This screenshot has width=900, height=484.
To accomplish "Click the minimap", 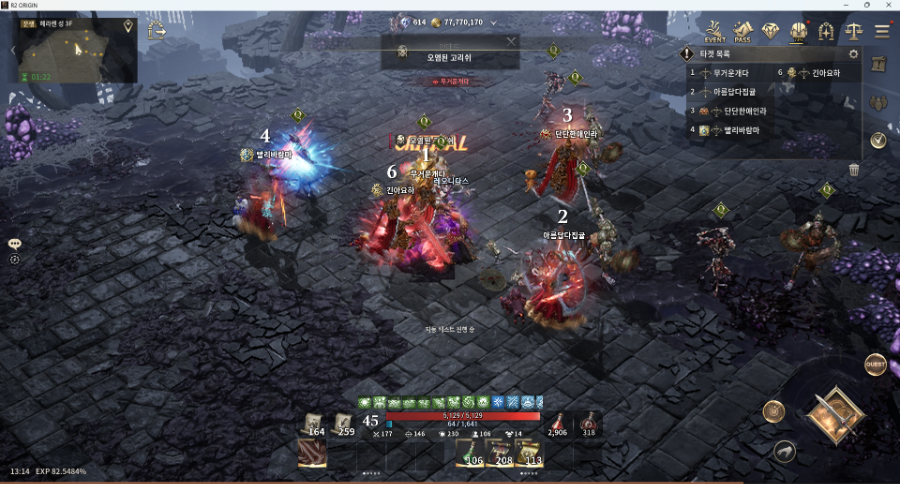I will pyautogui.click(x=75, y=50).
